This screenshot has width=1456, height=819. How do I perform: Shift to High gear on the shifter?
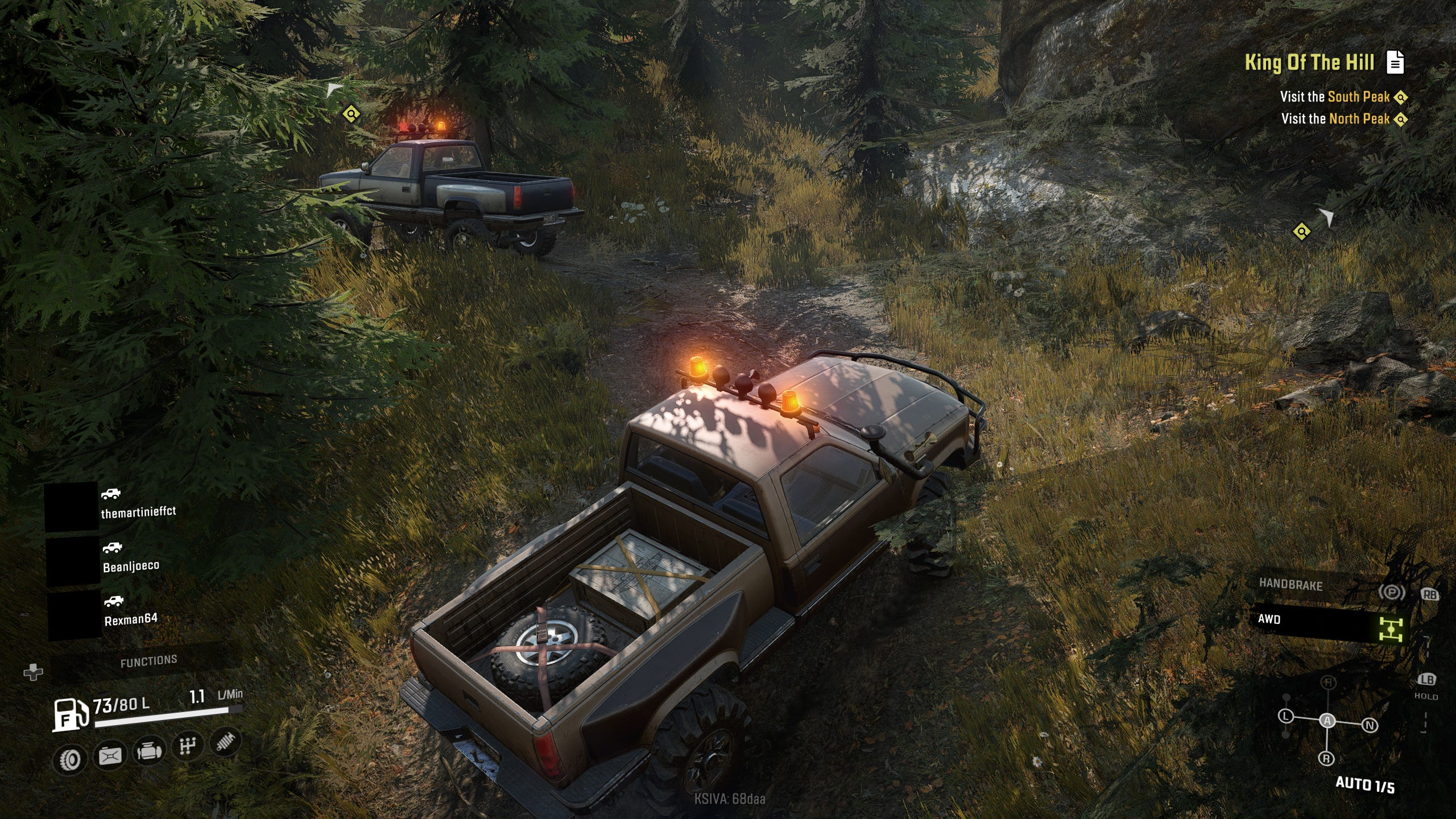tap(1328, 682)
